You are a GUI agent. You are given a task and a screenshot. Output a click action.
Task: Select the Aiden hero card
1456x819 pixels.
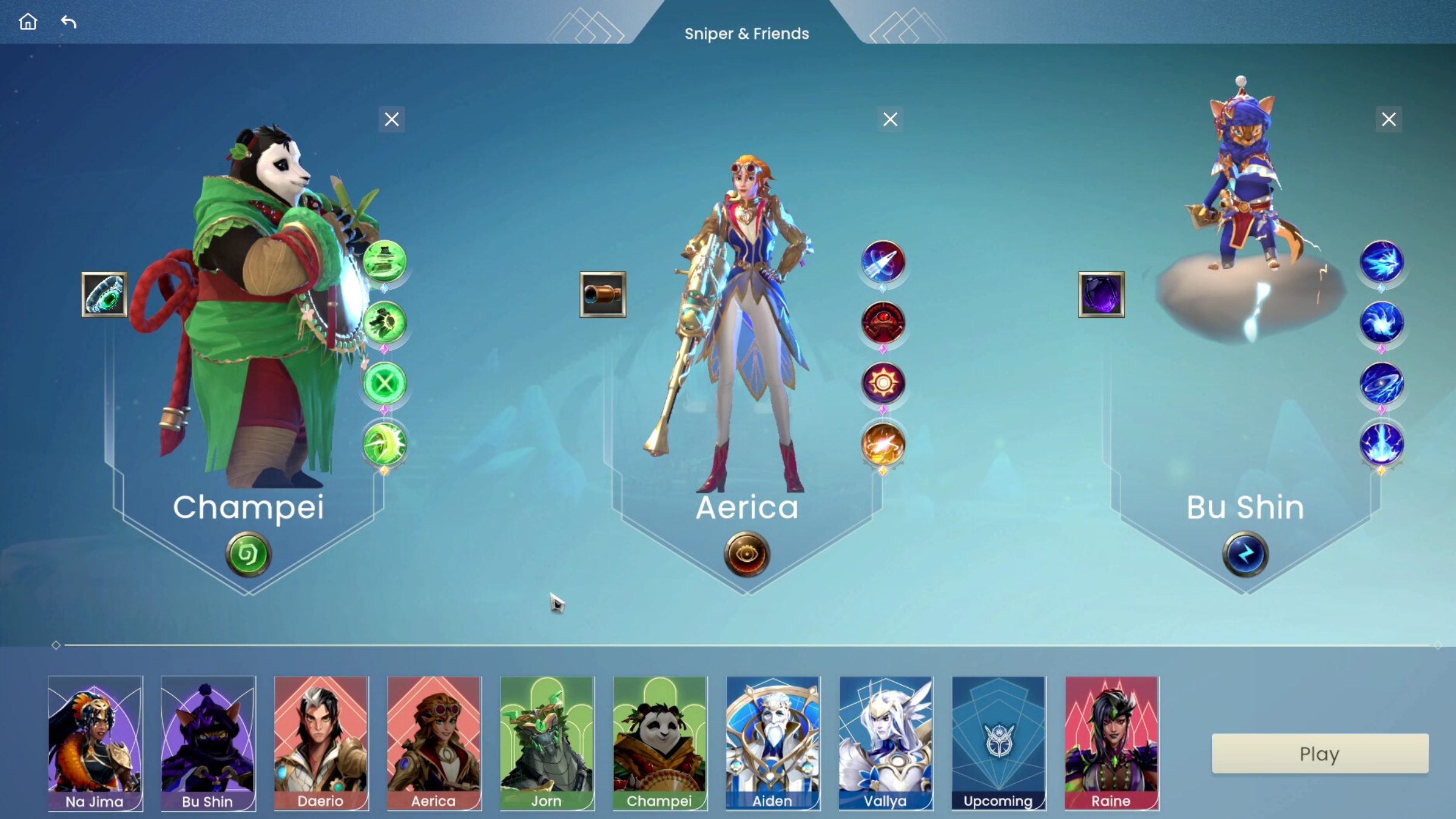point(772,743)
